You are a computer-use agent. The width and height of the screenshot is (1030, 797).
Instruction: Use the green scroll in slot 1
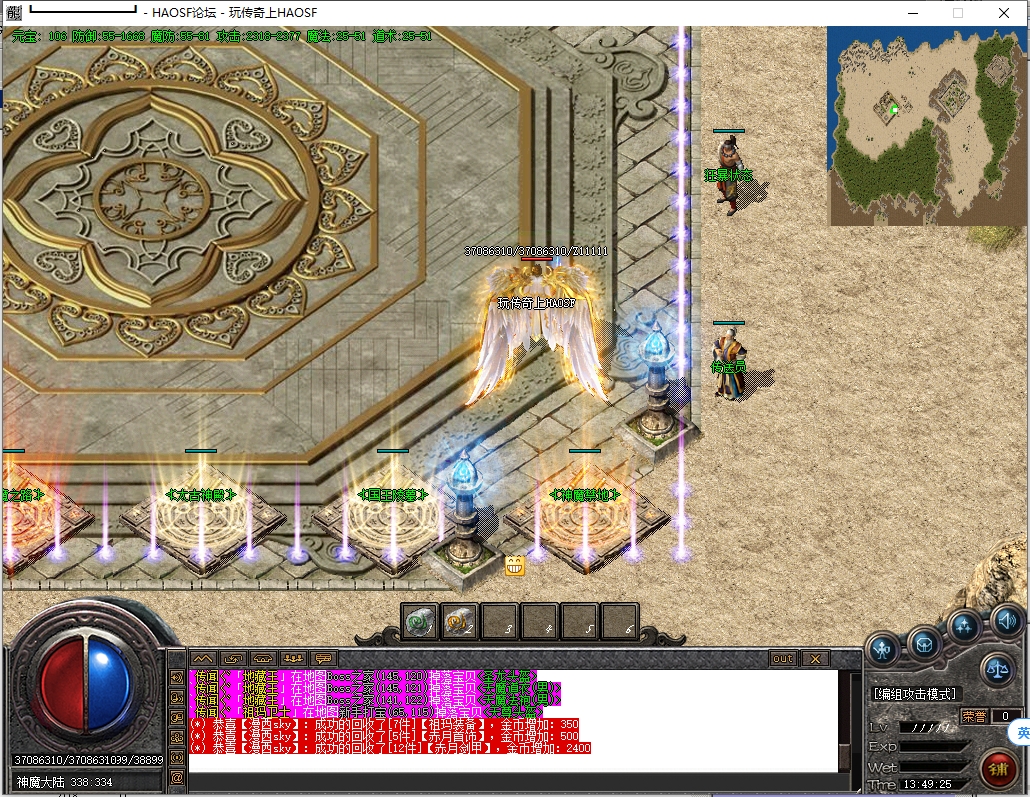(420, 623)
